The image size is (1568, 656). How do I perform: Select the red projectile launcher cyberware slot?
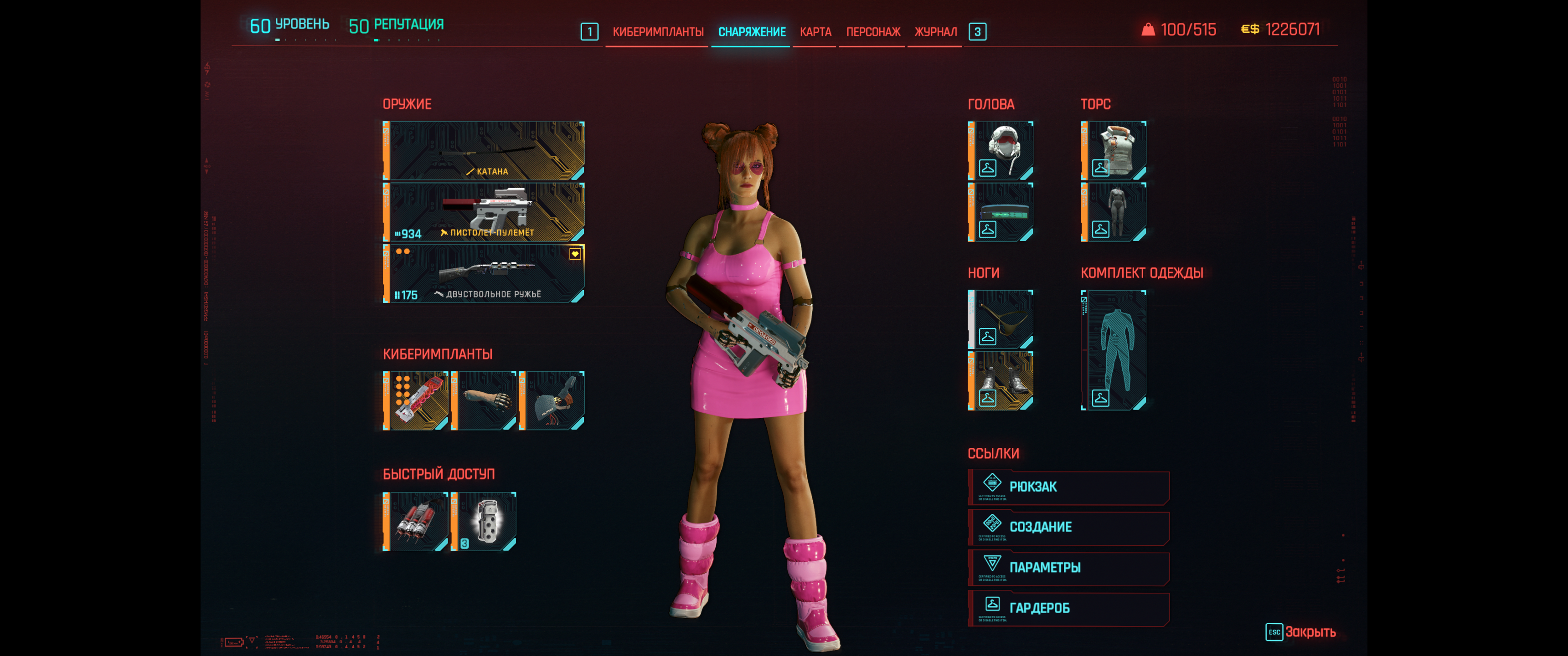tap(416, 400)
